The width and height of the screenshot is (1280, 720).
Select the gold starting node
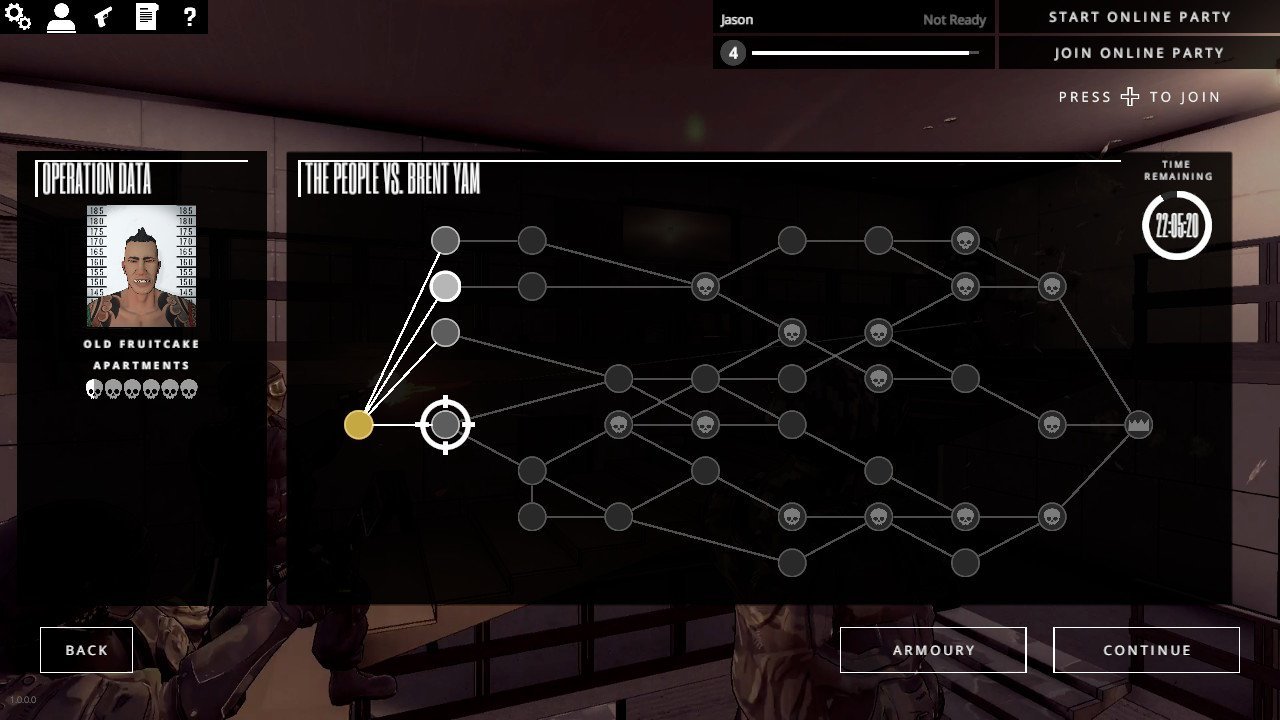point(358,425)
